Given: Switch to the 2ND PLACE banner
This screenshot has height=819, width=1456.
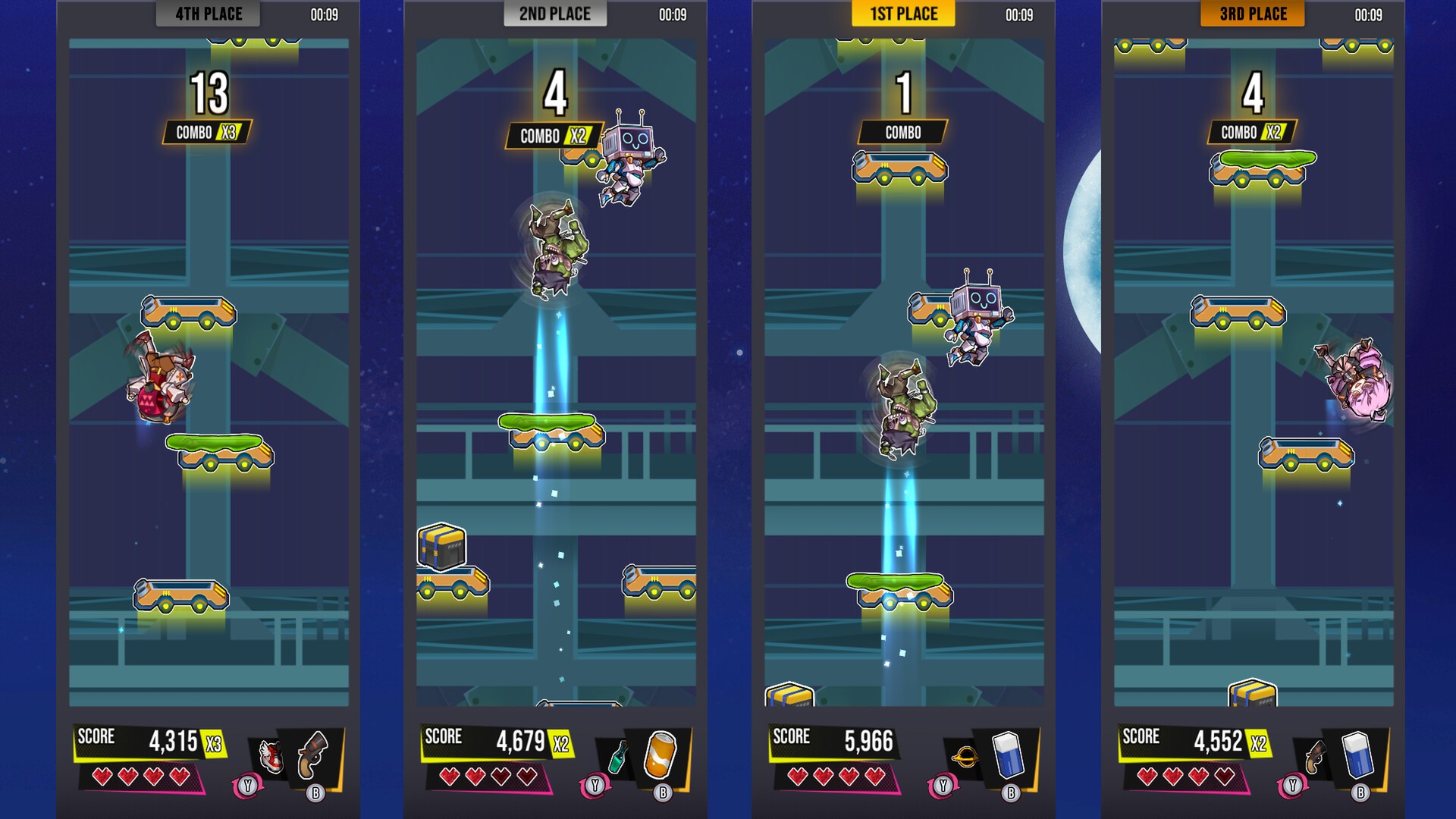Looking at the screenshot, I should point(555,14).
